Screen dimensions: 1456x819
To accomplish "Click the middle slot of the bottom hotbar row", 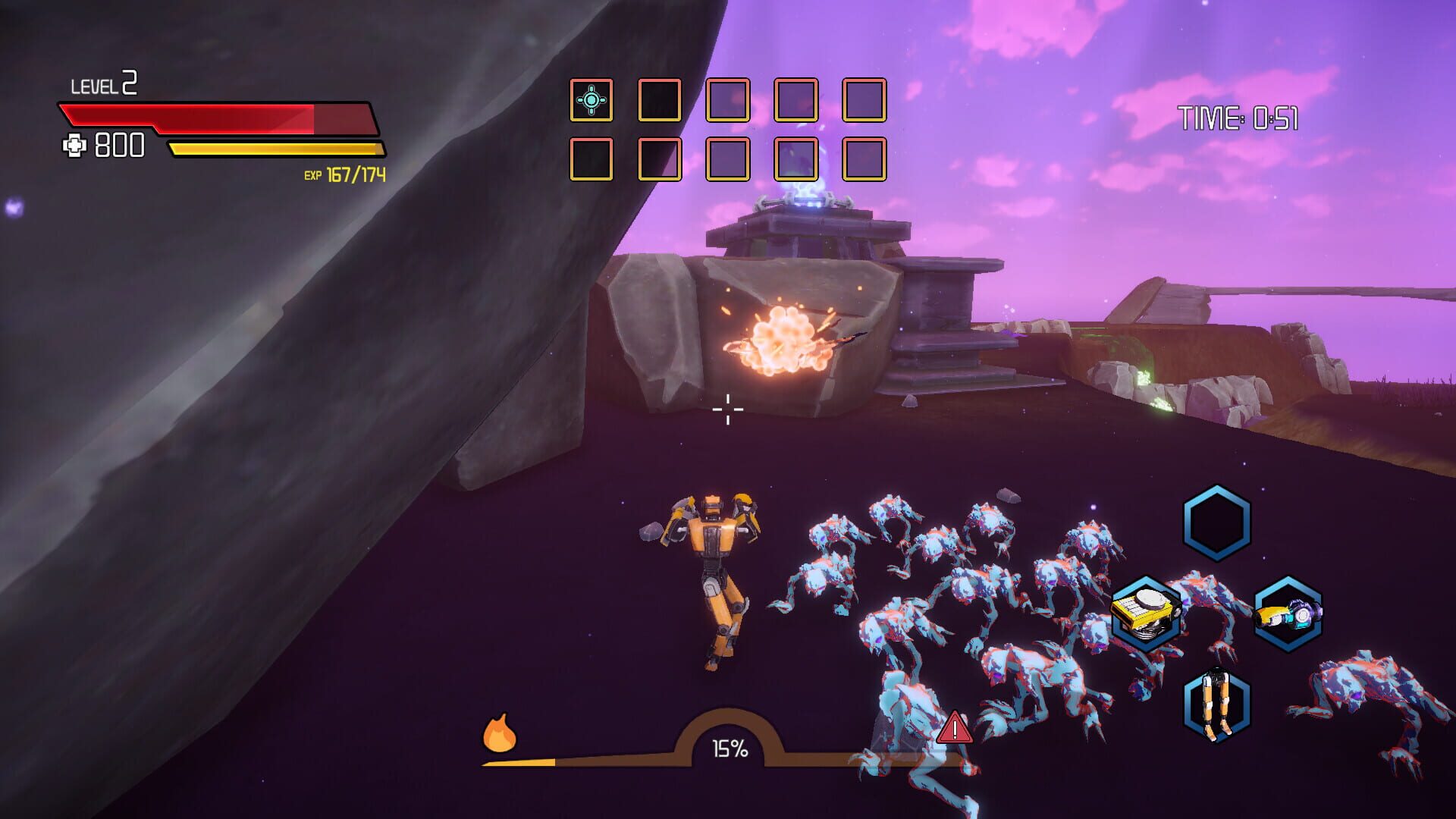I will (727, 159).
